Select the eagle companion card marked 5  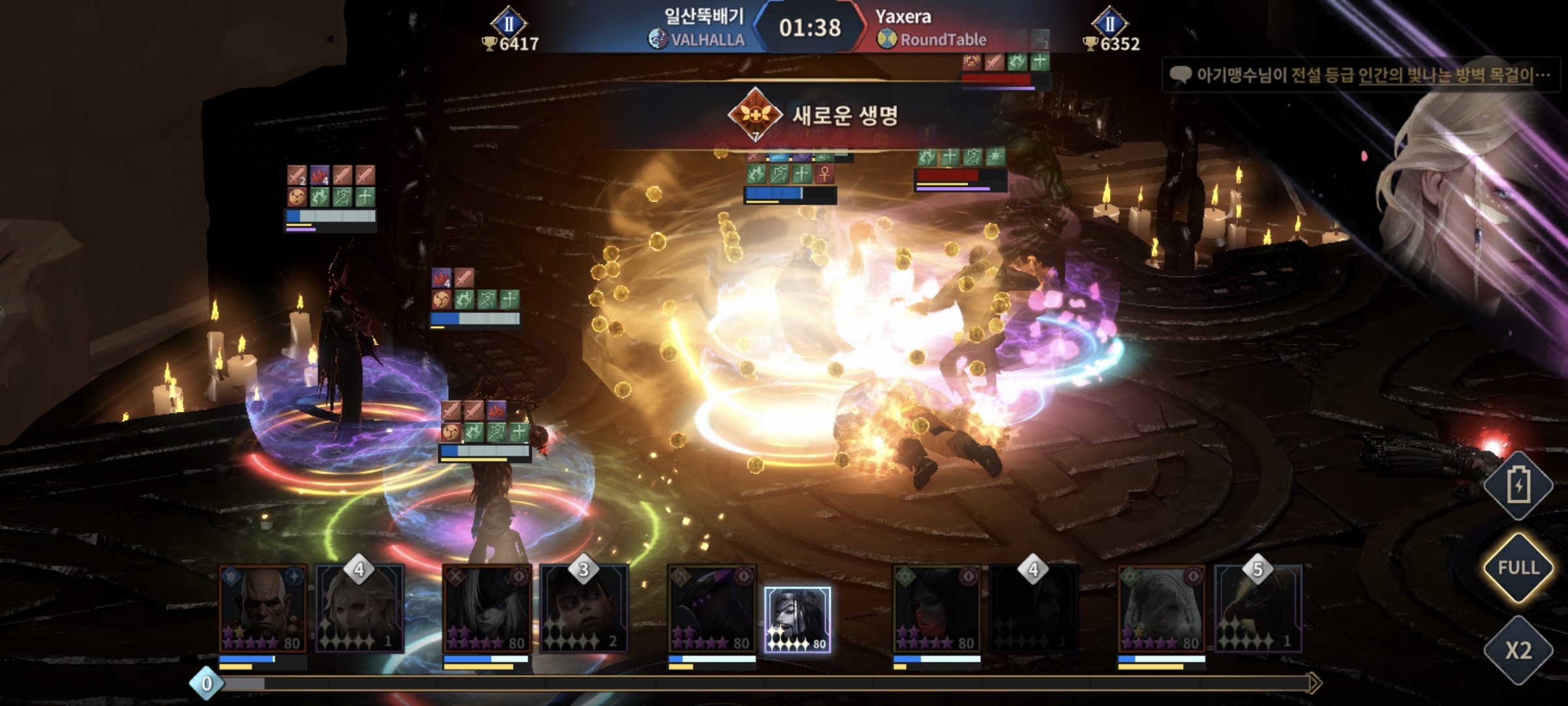pyautogui.click(x=1258, y=609)
